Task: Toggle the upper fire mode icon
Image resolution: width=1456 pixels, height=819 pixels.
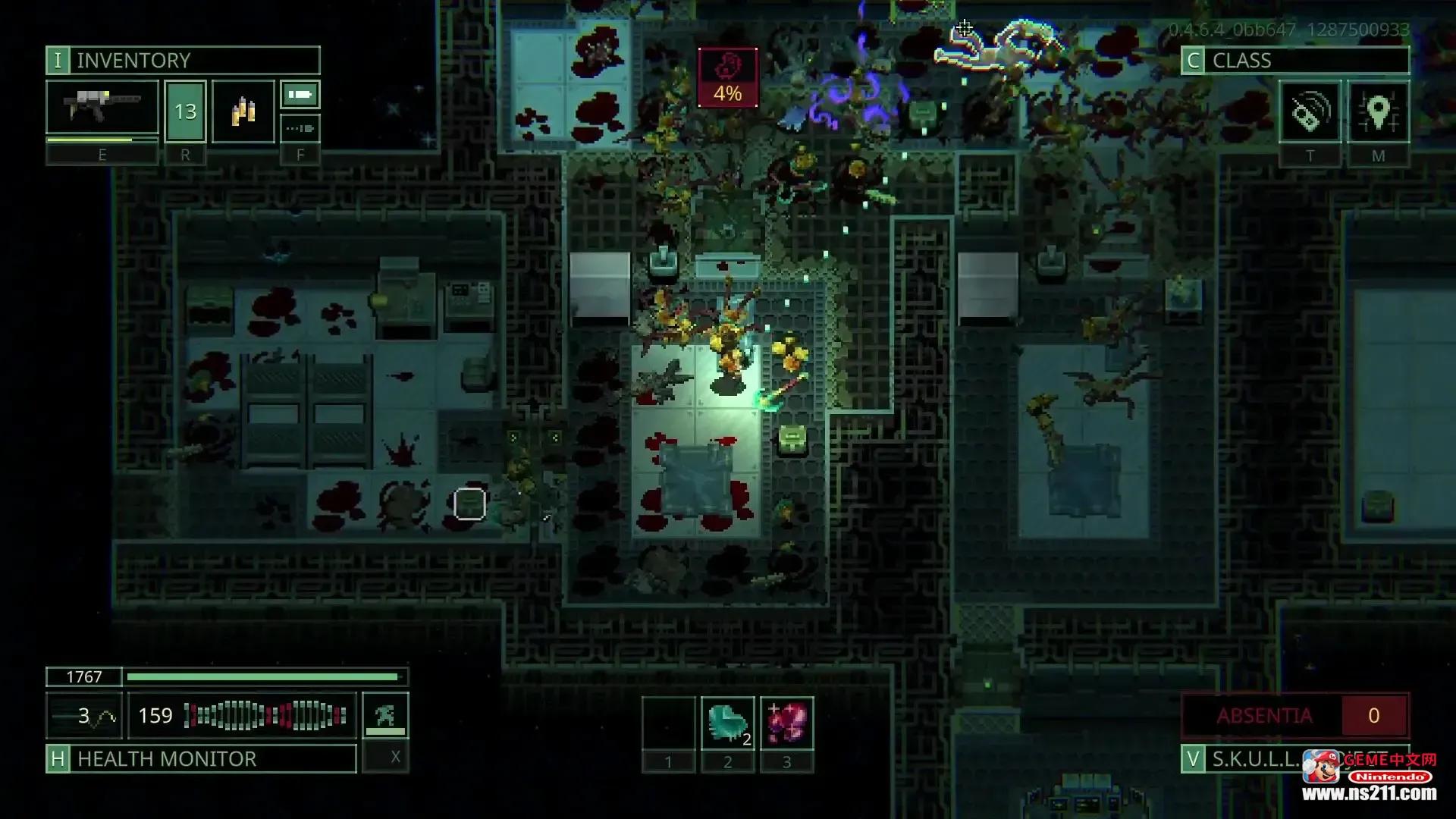Action: tap(300, 95)
